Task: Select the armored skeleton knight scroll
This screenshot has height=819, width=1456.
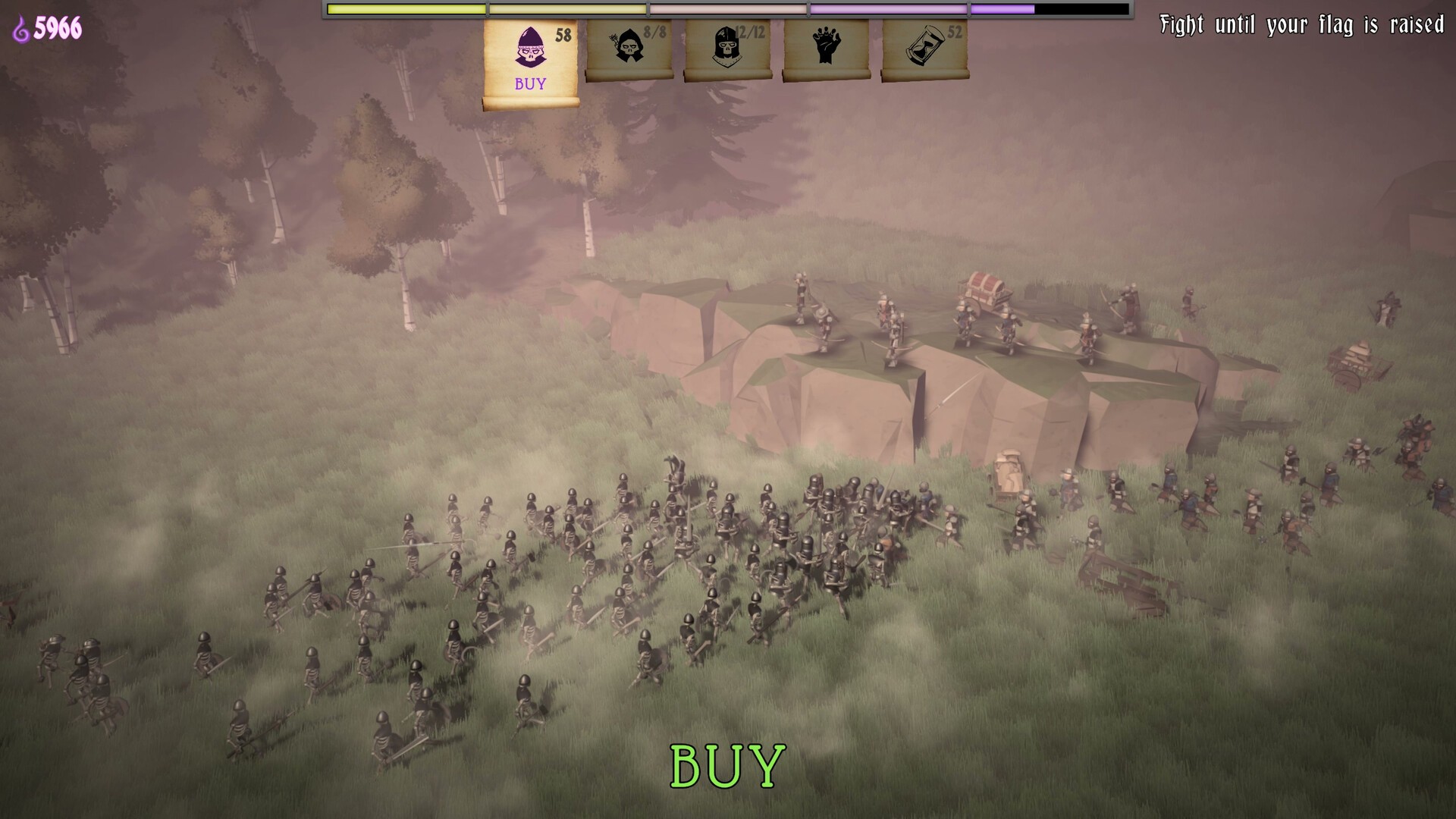Action: coord(727,49)
